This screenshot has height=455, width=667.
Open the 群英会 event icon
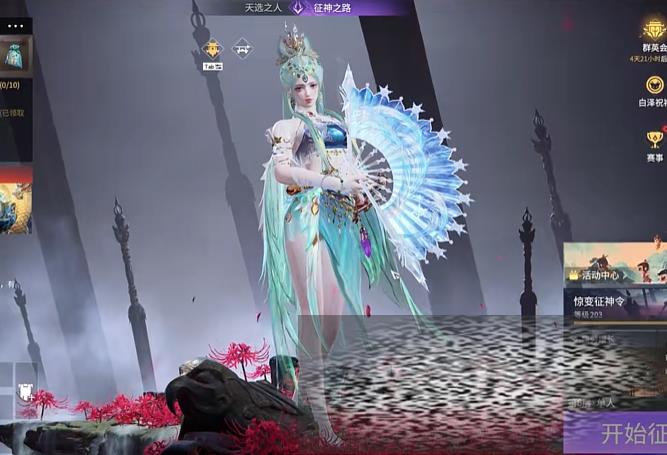click(654, 34)
